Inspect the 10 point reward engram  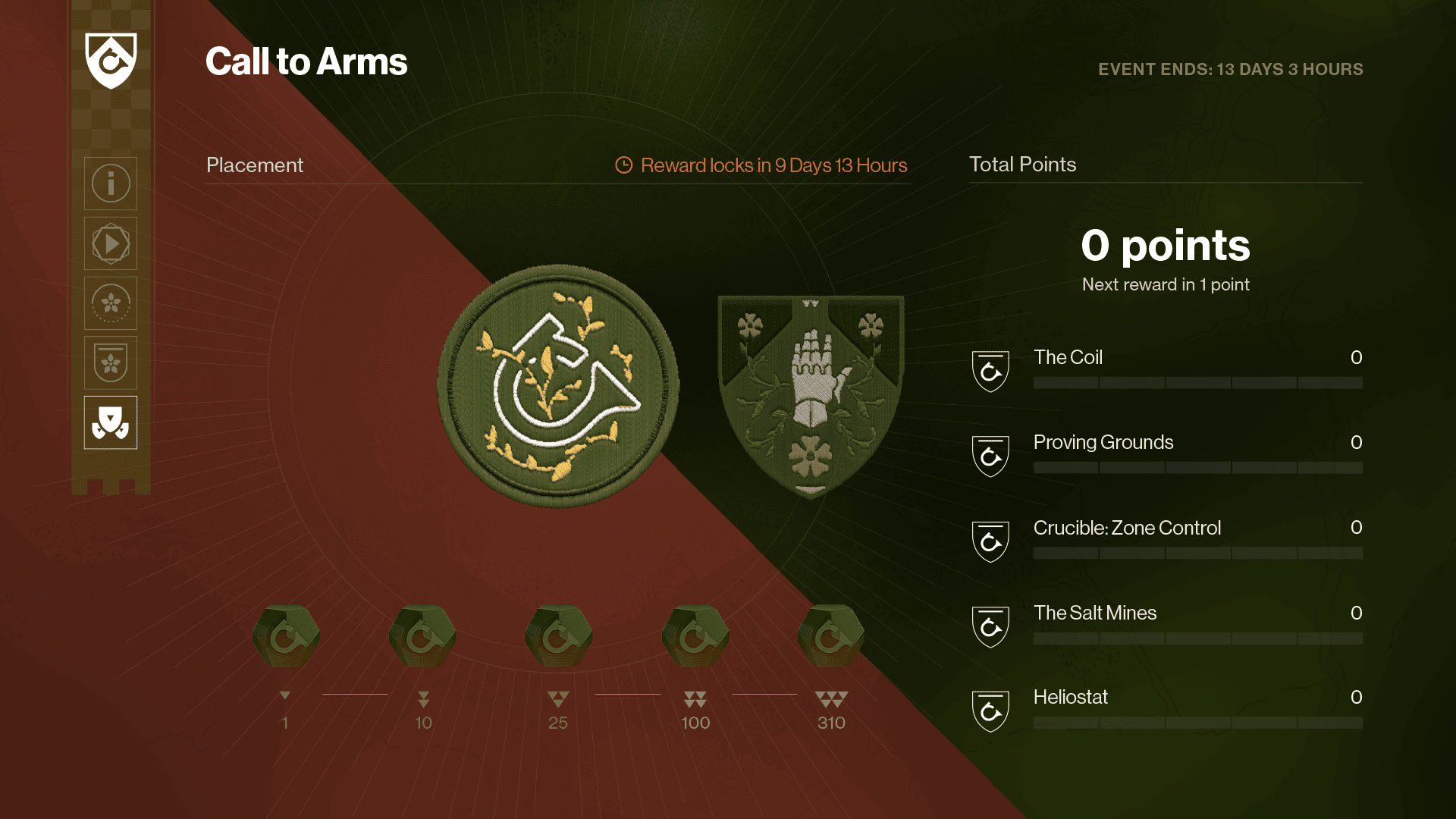[422, 636]
